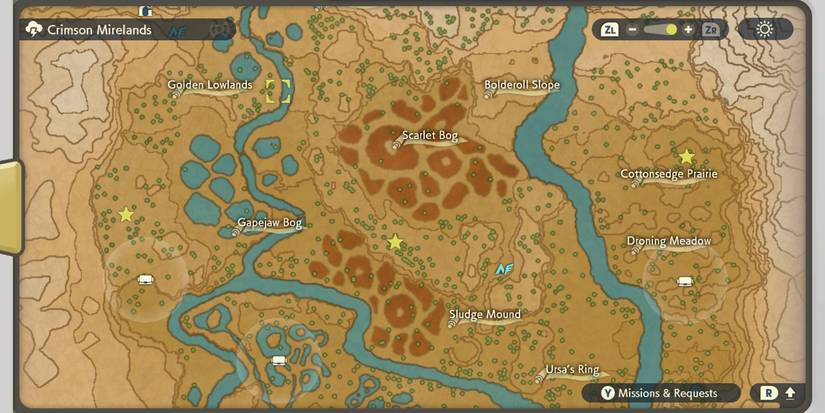Choose the base camp tent below Droning Meadow

[x=685, y=281]
